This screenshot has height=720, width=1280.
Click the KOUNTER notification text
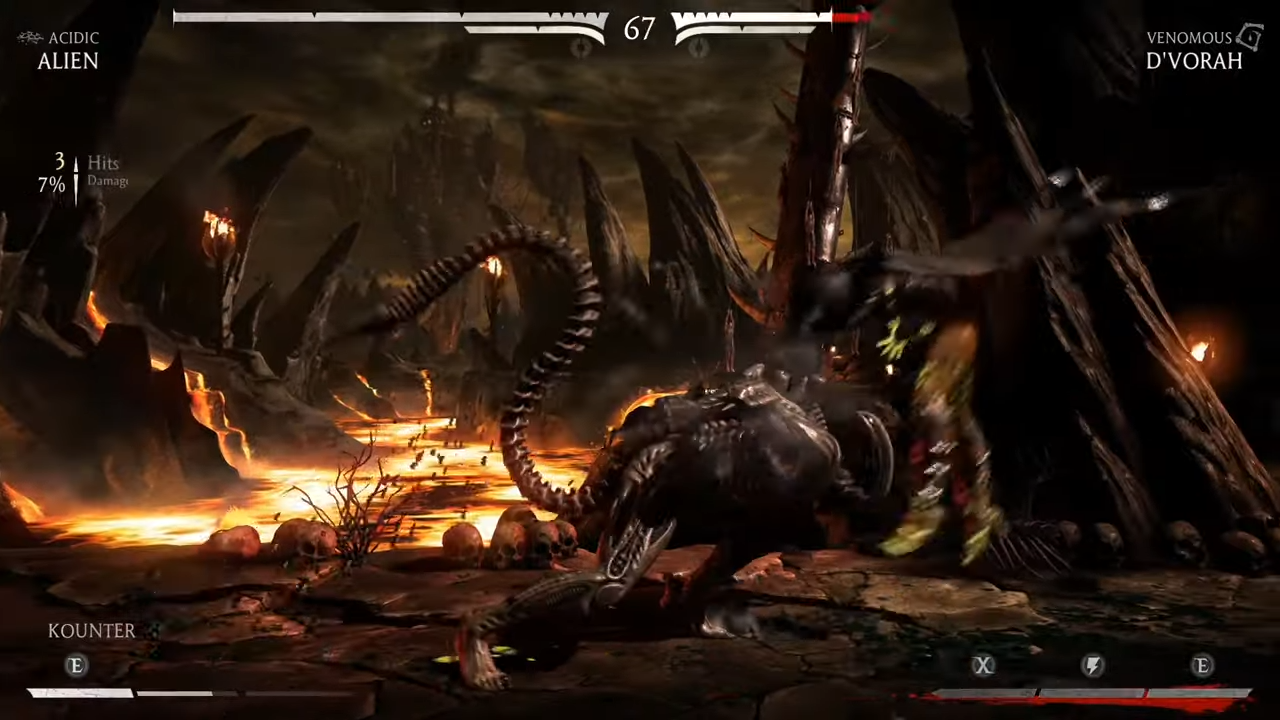point(91,630)
